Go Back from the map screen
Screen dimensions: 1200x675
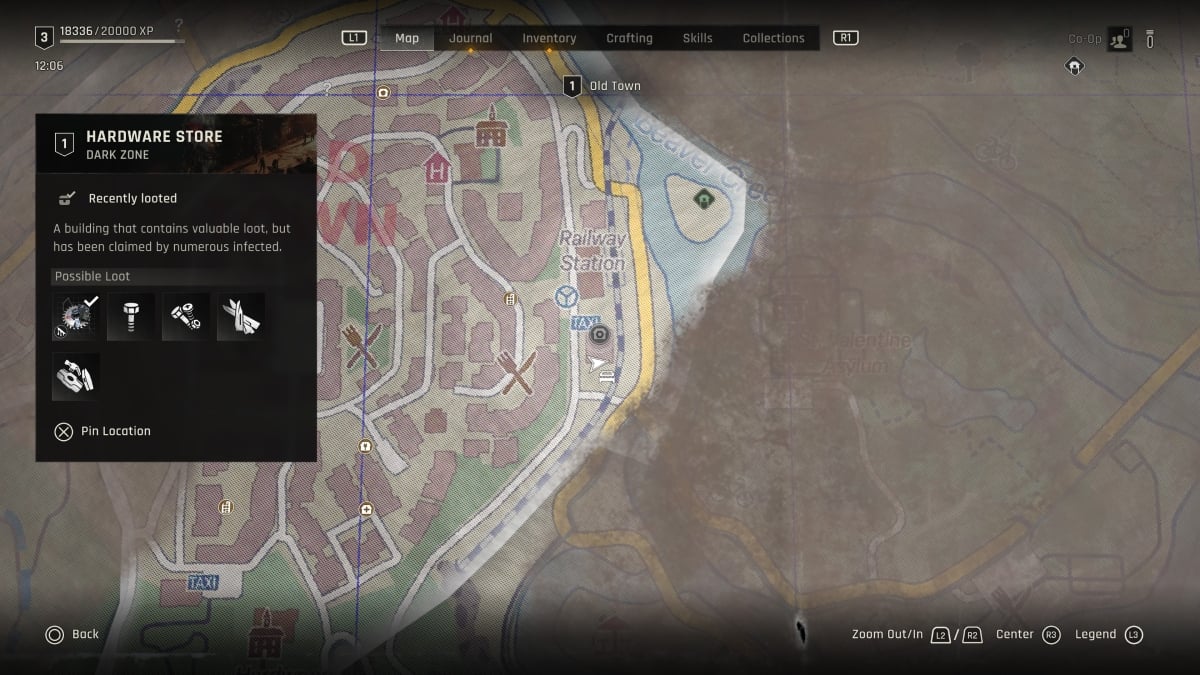coord(72,634)
